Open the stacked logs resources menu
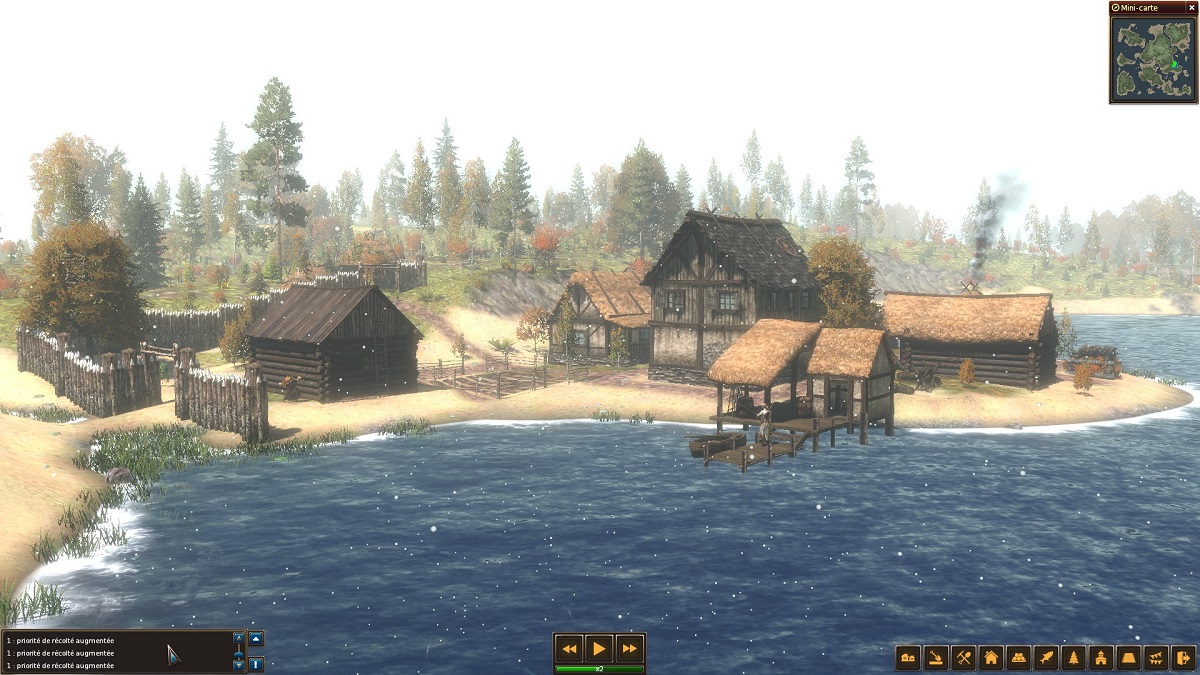The image size is (1200, 675). 1019,658
